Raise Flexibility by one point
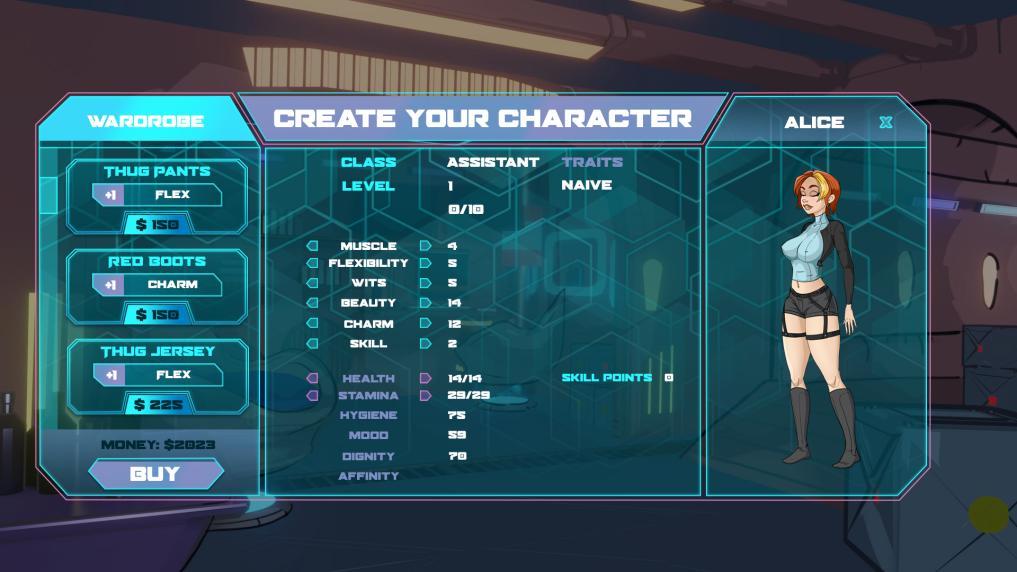The height and width of the screenshot is (572, 1017). pyautogui.click(x=426, y=264)
